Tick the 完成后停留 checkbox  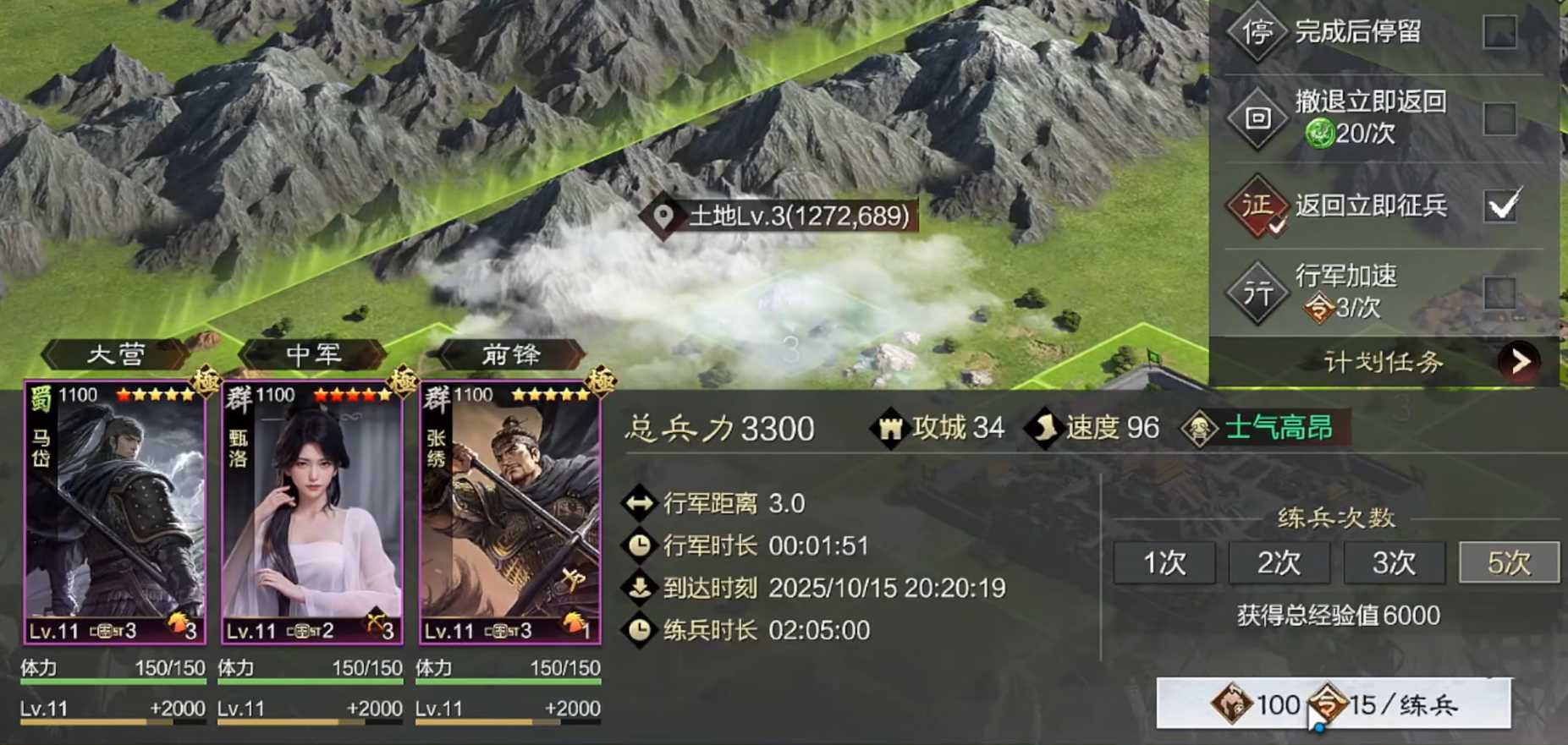point(1499,32)
